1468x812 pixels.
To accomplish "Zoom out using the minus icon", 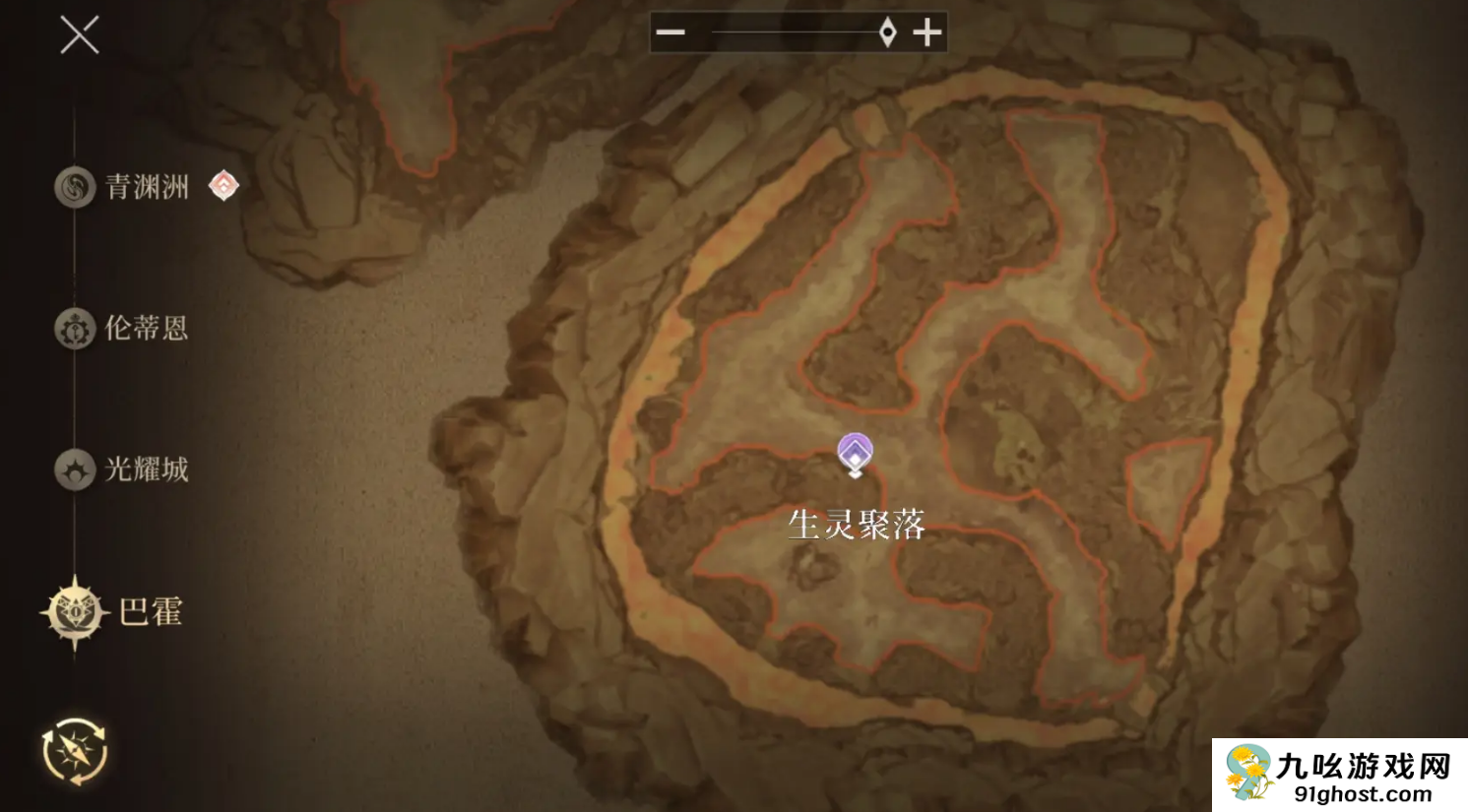I will tap(670, 31).
